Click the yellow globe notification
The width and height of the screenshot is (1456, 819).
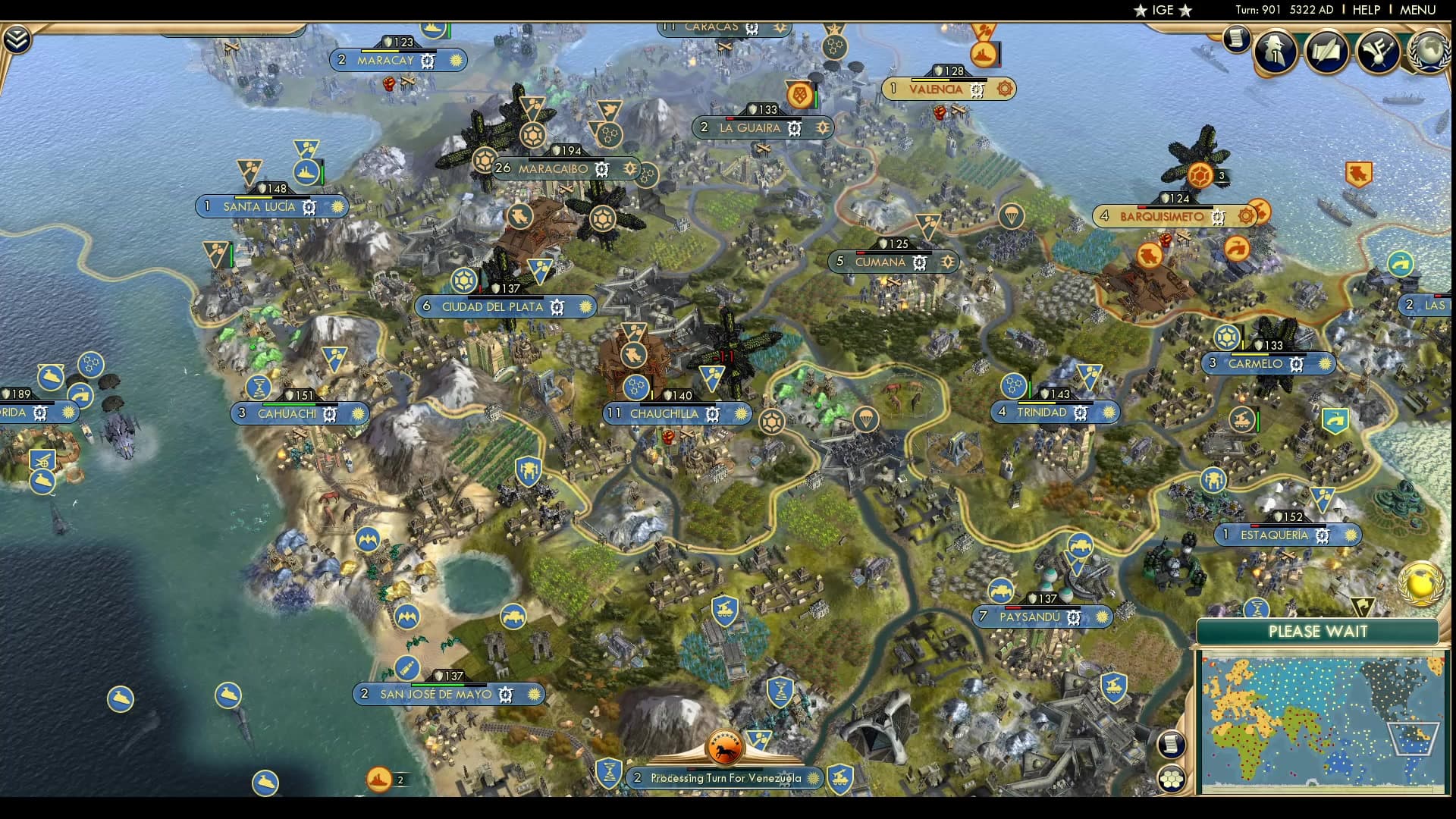pyautogui.click(x=1420, y=583)
